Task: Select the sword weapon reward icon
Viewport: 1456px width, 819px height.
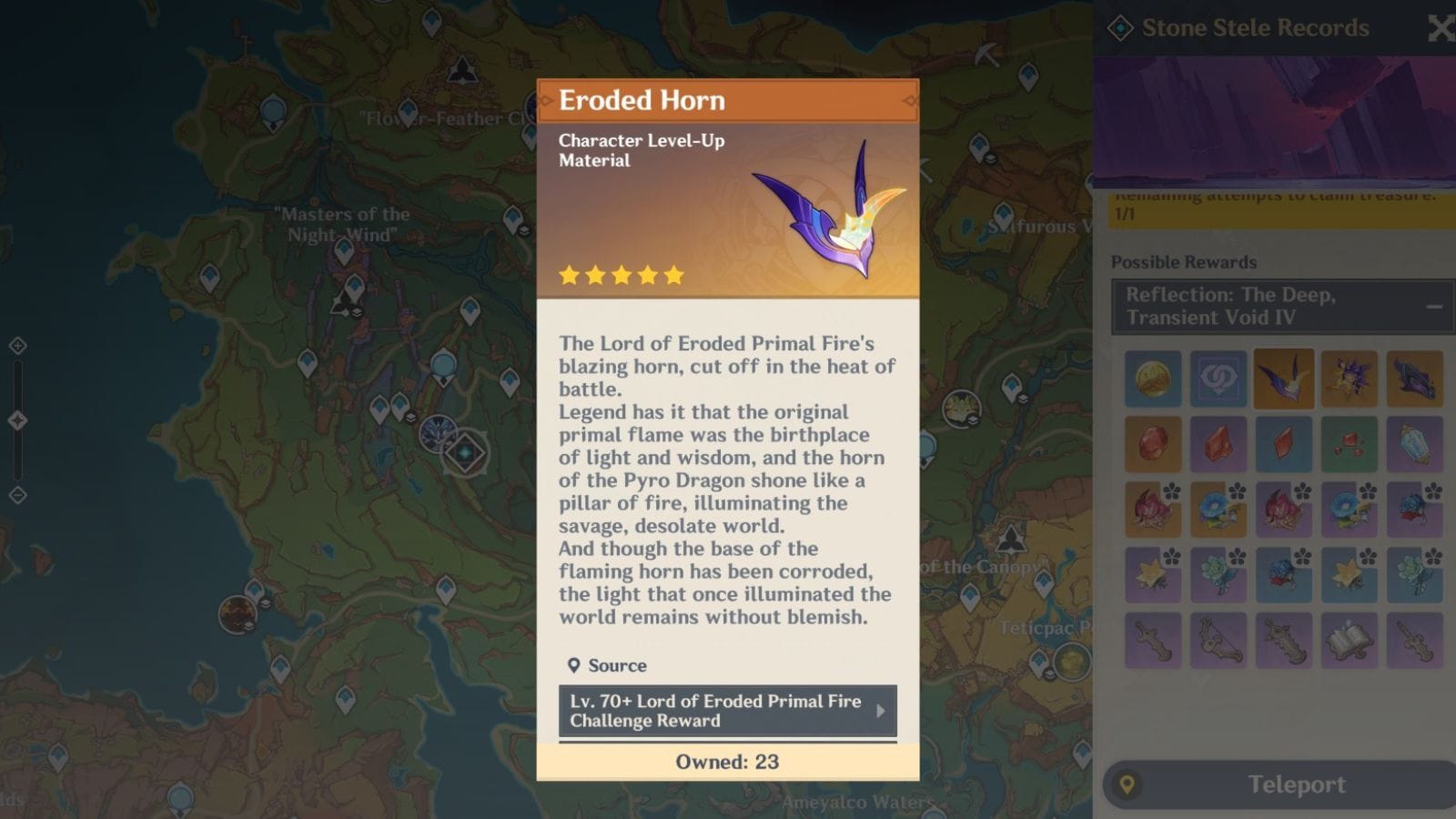Action: 1153,639
